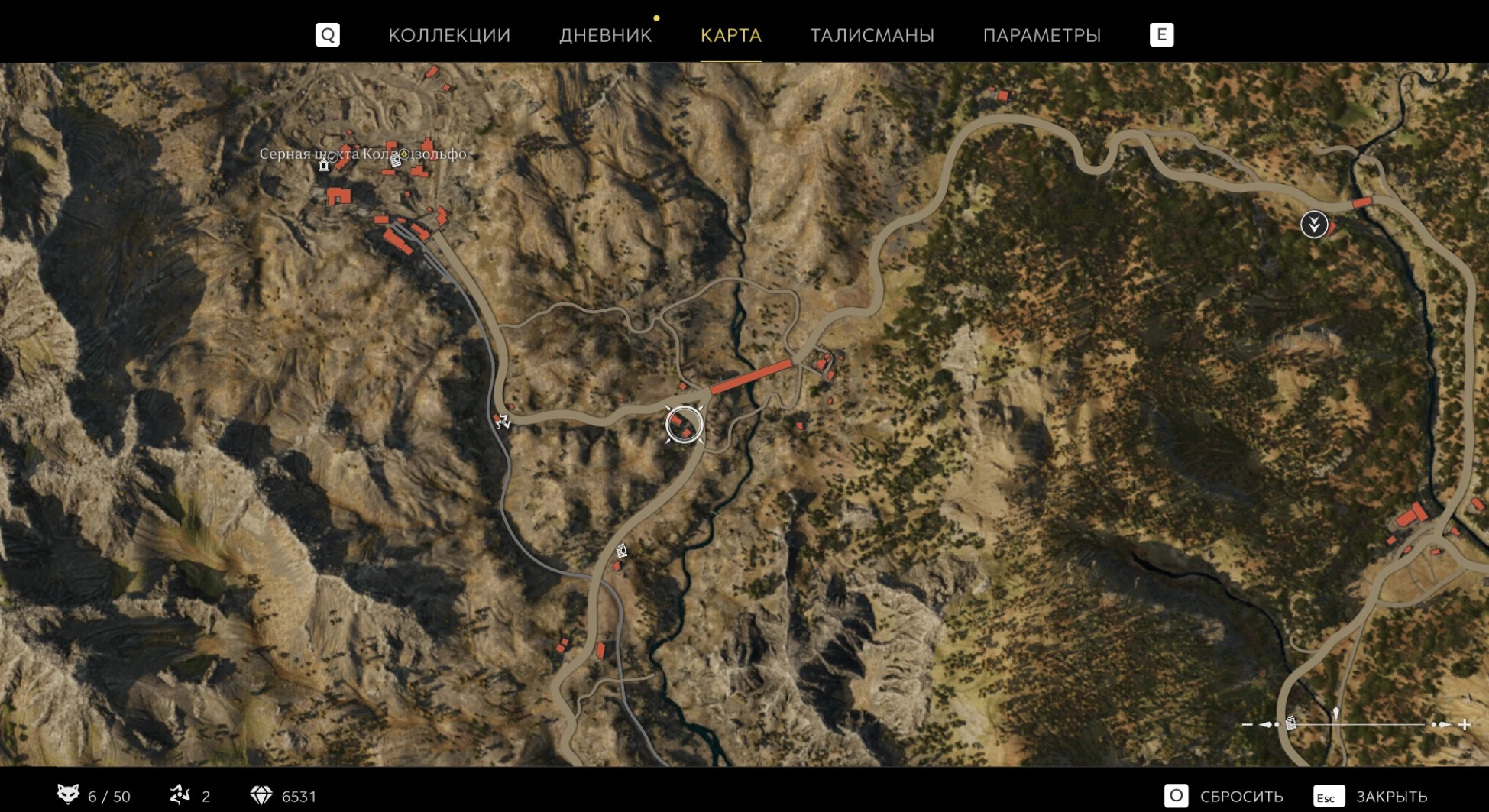Image resolution: width=1489 pixels, height=812 pixels.
Task: Select the Карта tab
Action: [730, 35]
